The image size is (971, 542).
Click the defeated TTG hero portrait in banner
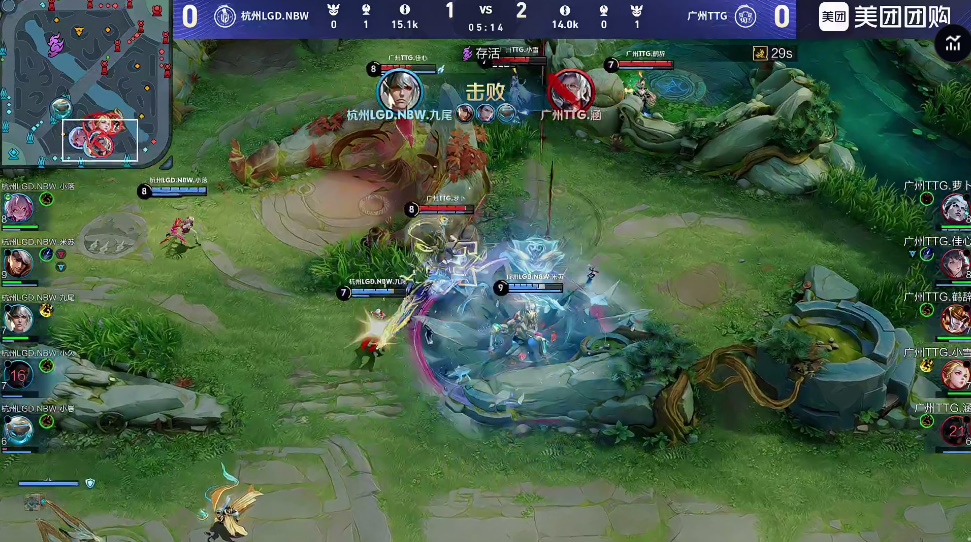[x=570, y=91]
